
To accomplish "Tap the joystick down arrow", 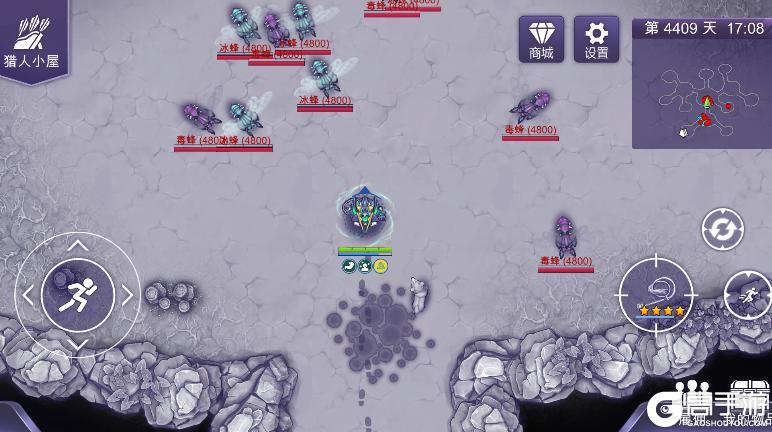I will click(78, 344).
